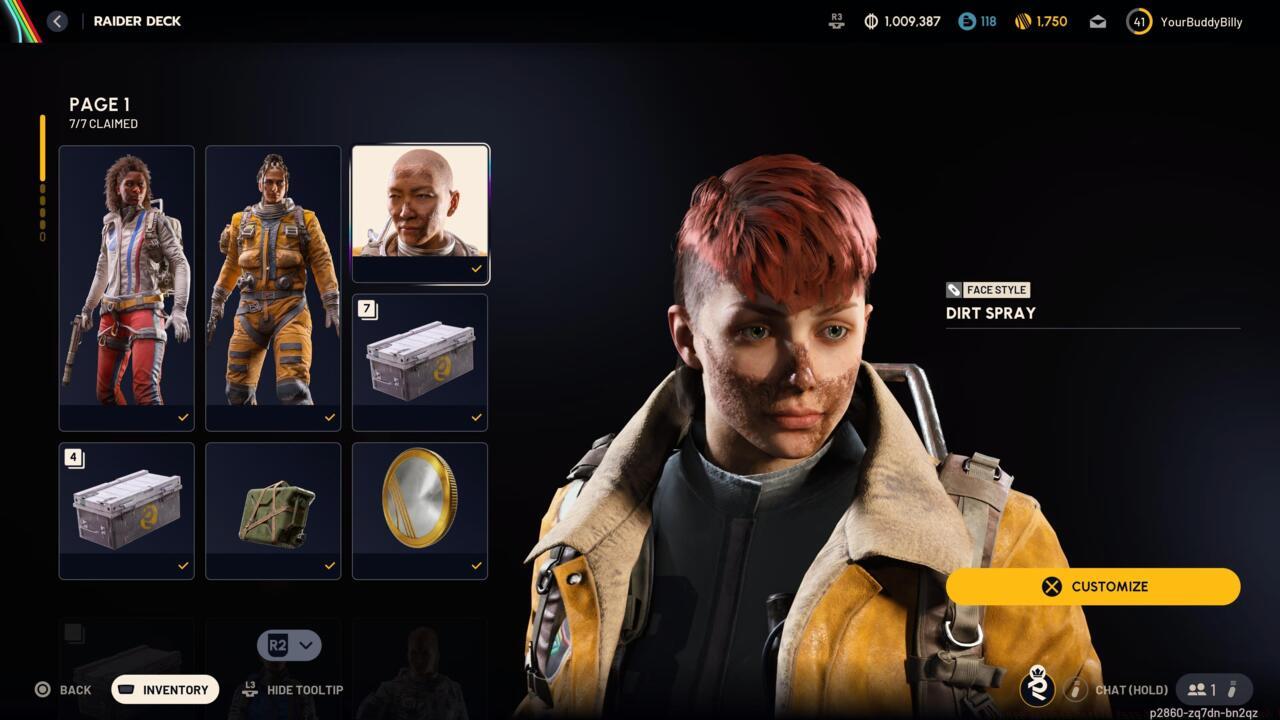This screenshot has height=720, width=1280.
Task: Open the info tooltip icon beside chat
Action: pyautogui.click(x=1076, y=689)
